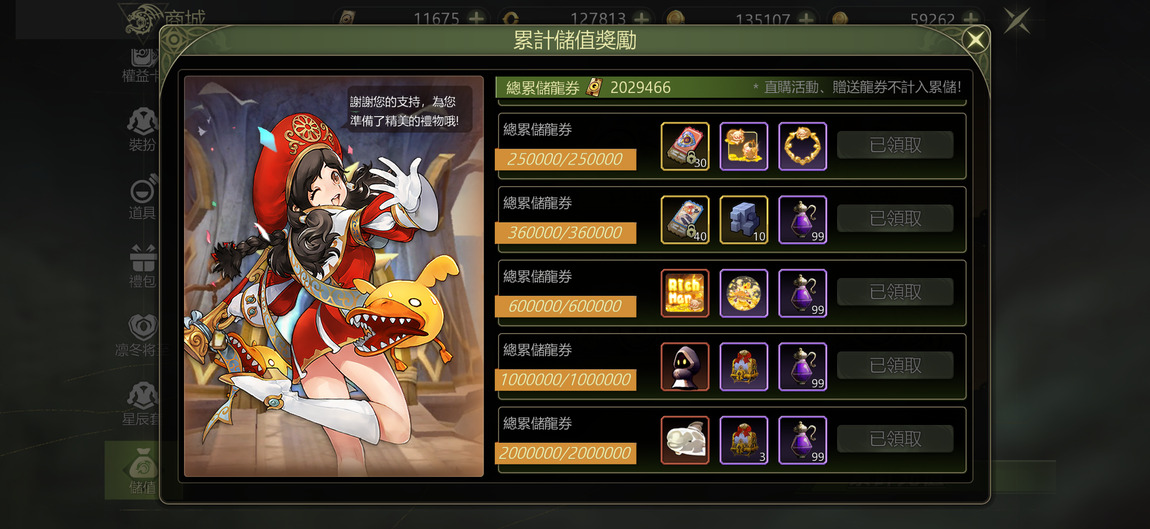1150x529 pixels.
Task: Click the plus button beside the 11675 currency
Action: pyautogui.click(x=476, y=19)
